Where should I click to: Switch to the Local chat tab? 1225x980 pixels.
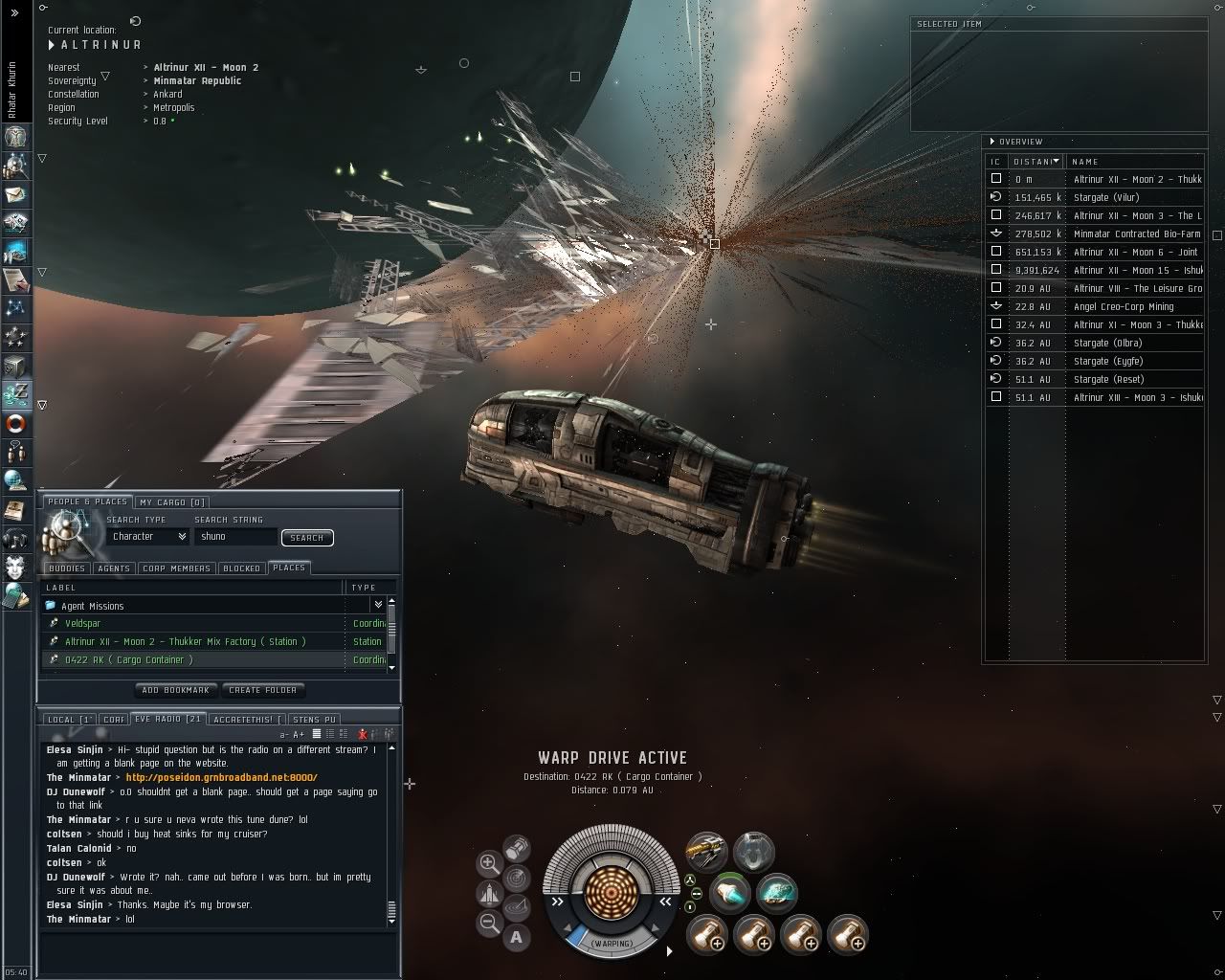click(69, 720)
